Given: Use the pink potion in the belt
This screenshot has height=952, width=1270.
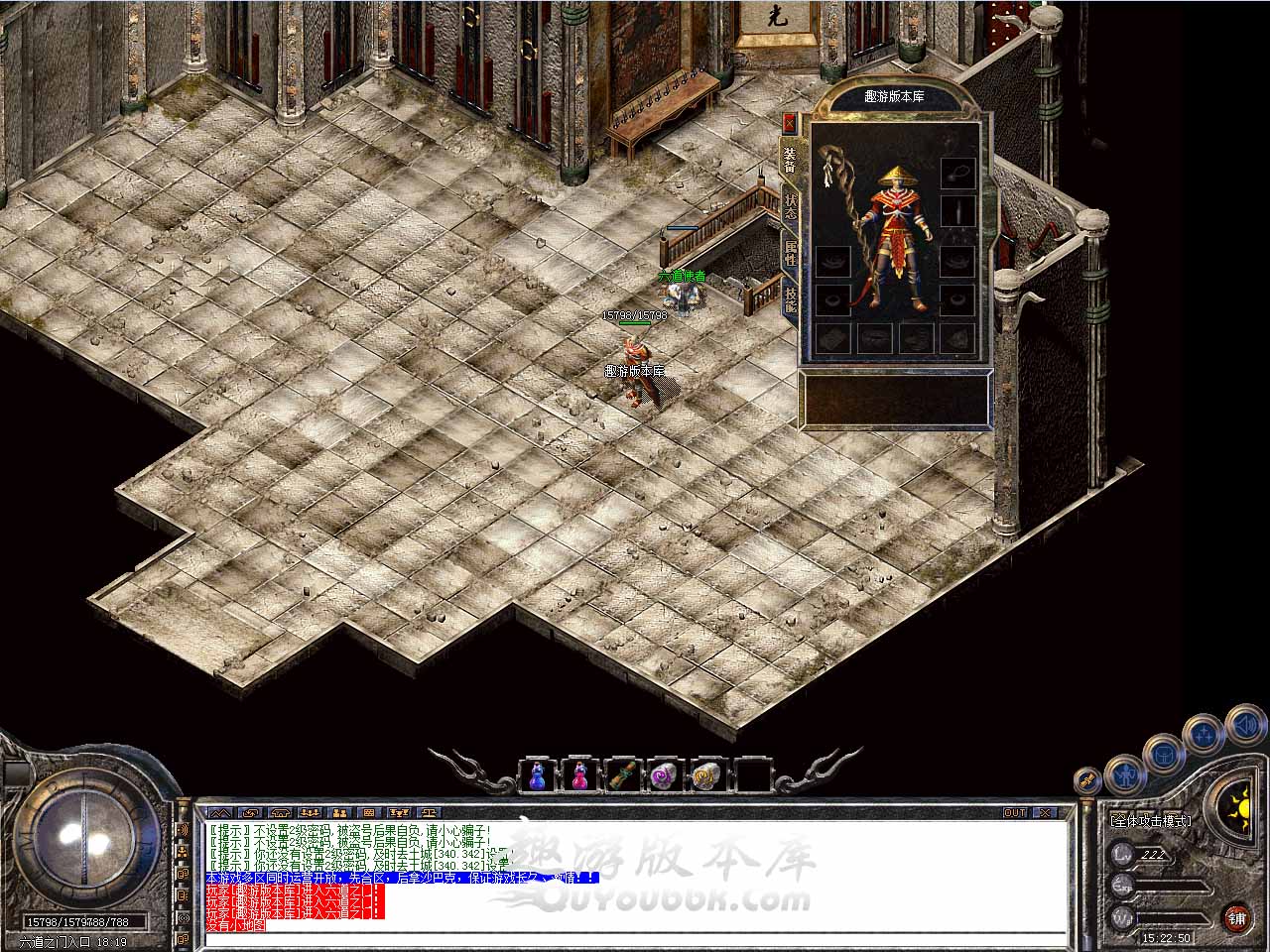Looking at the screenshot, I should 579,774.
